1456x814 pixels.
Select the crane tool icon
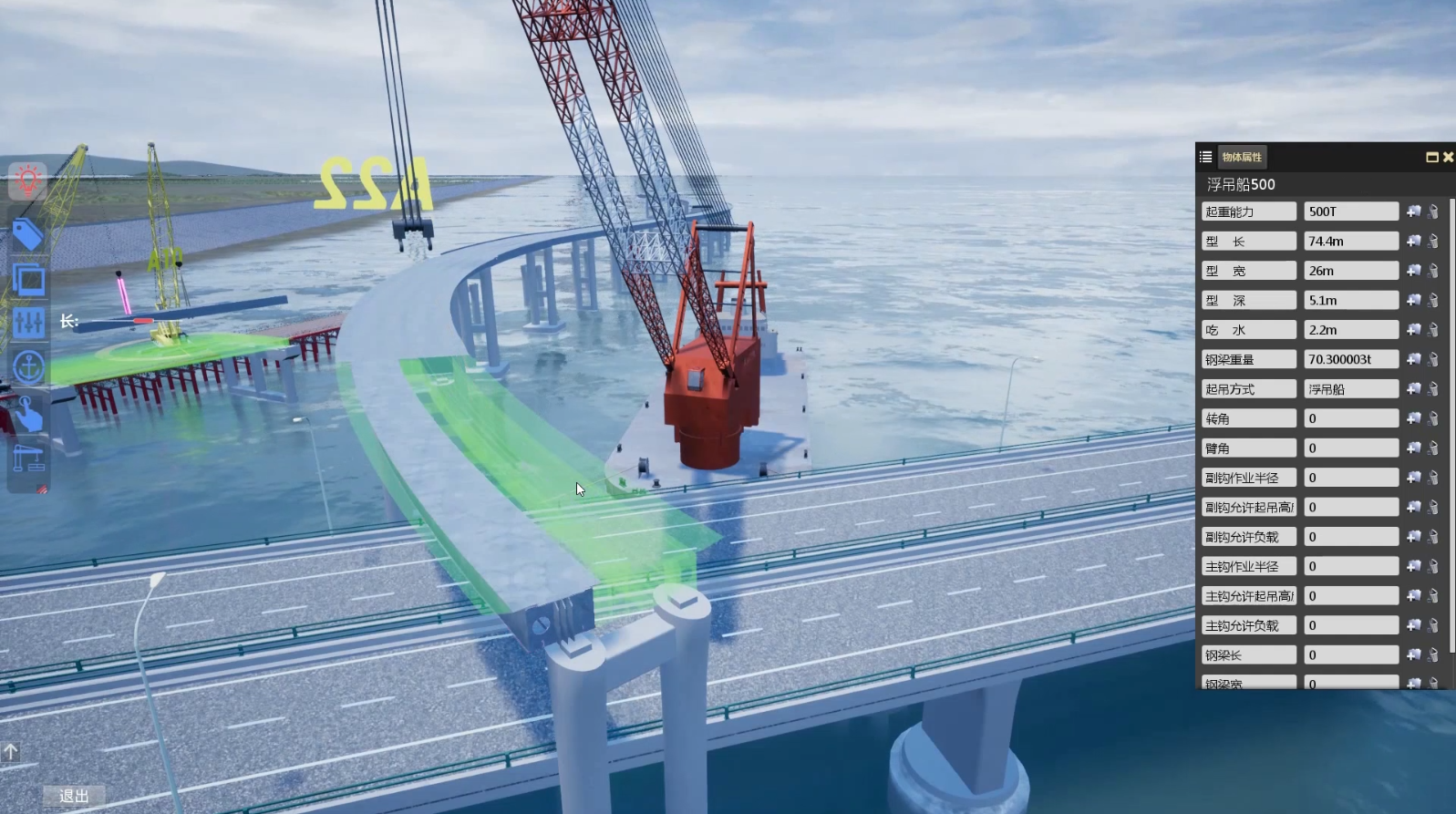tap(28, 458)
